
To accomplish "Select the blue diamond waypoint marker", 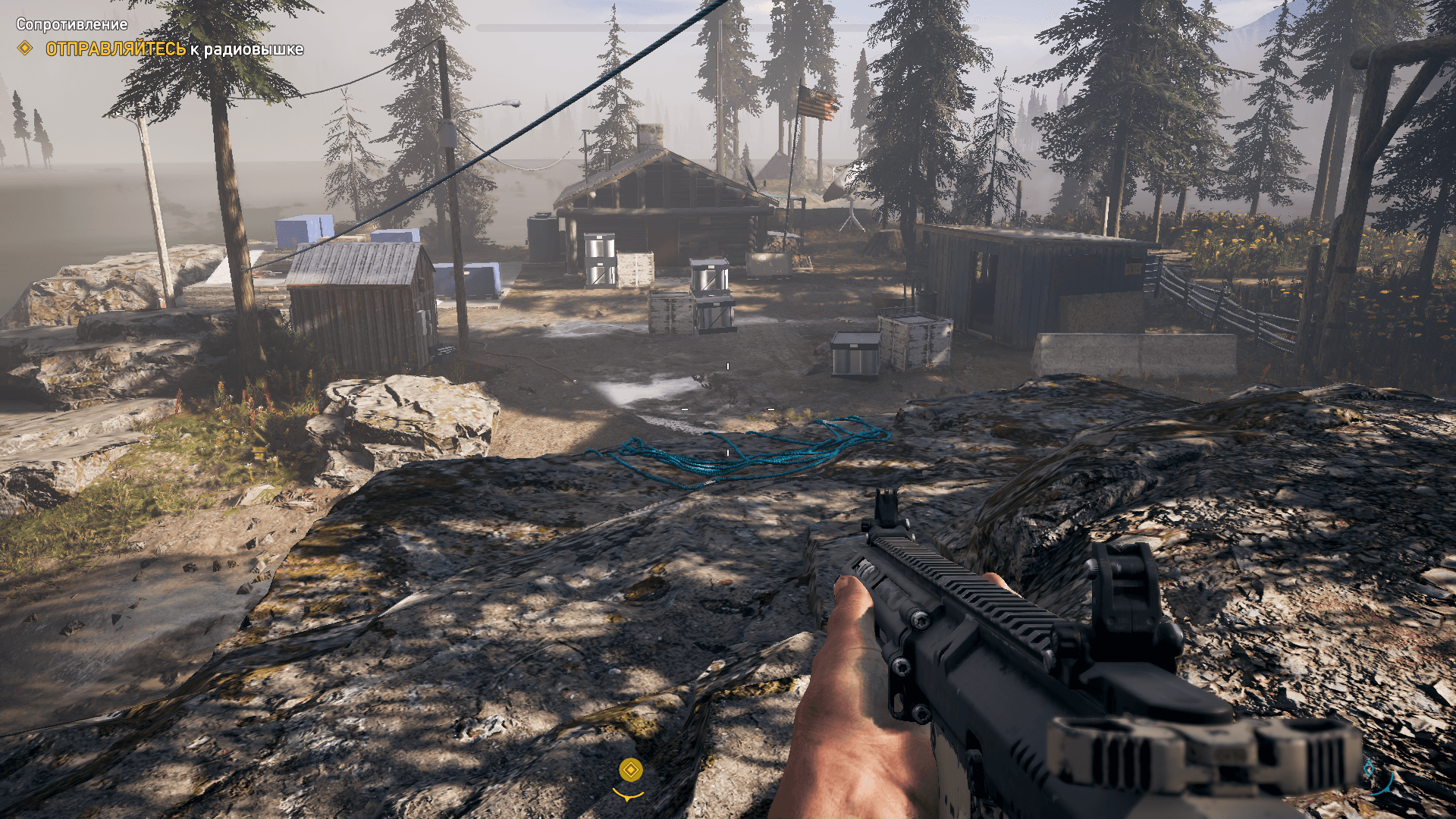I will click(x=1369, y=769).
